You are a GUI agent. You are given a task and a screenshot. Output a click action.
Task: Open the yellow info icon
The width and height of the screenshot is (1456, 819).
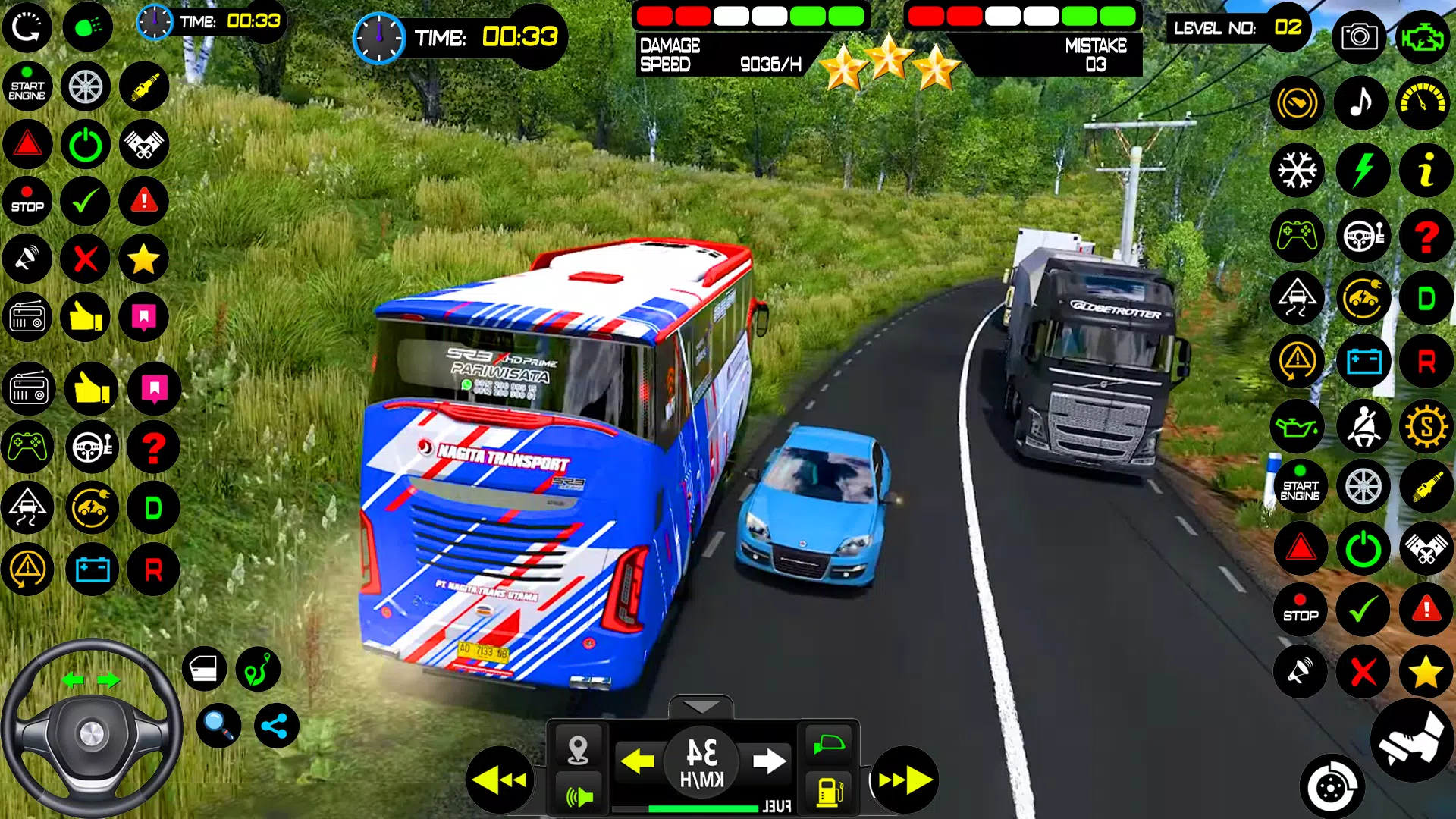[x=1426, y=170]
